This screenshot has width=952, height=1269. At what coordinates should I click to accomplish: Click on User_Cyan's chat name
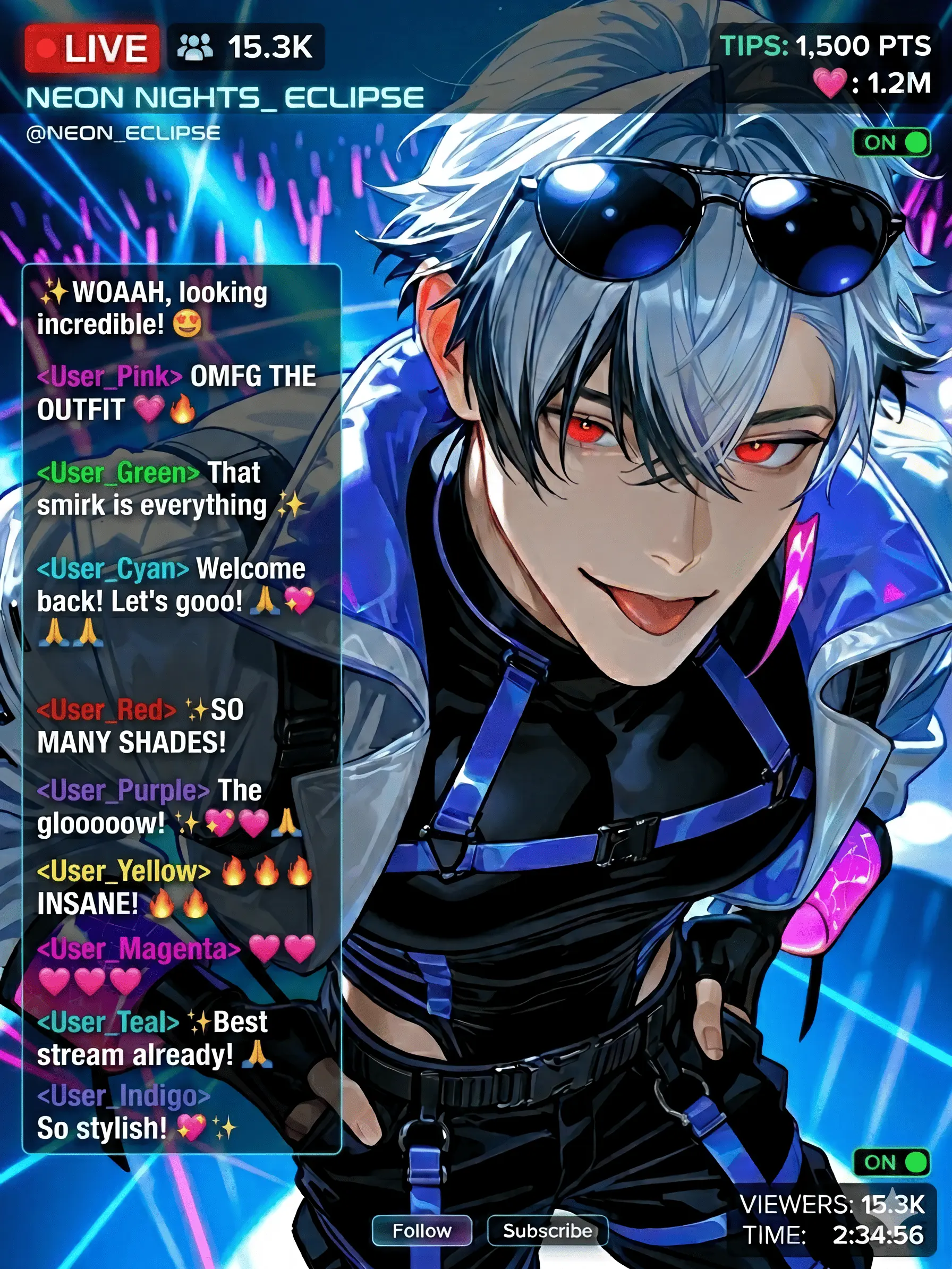pyautogui.click(x=113, y=568)
